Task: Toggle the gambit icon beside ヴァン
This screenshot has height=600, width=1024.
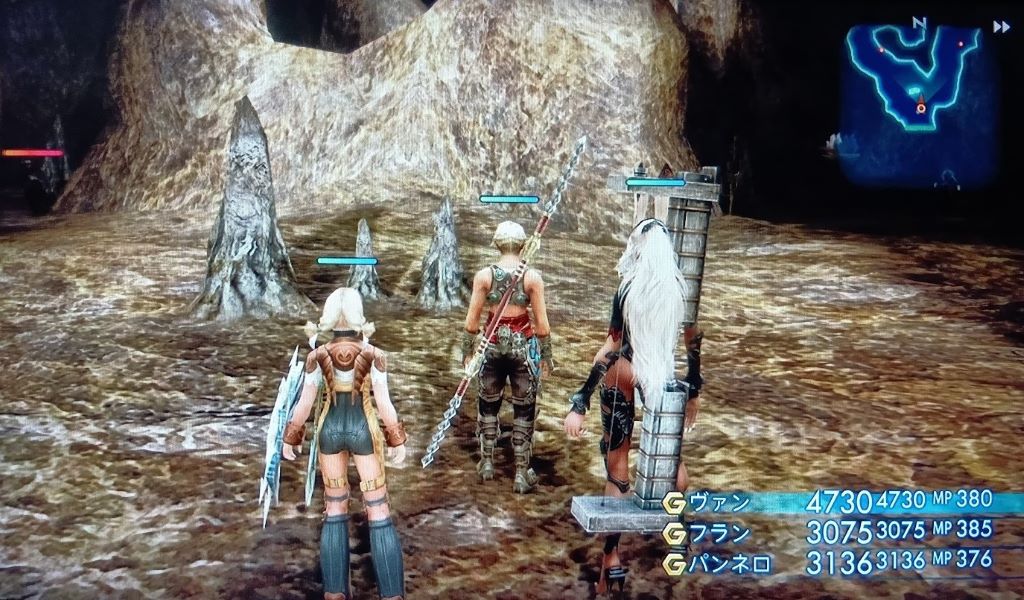Action: pyautogui.click(x=674, y=502)
